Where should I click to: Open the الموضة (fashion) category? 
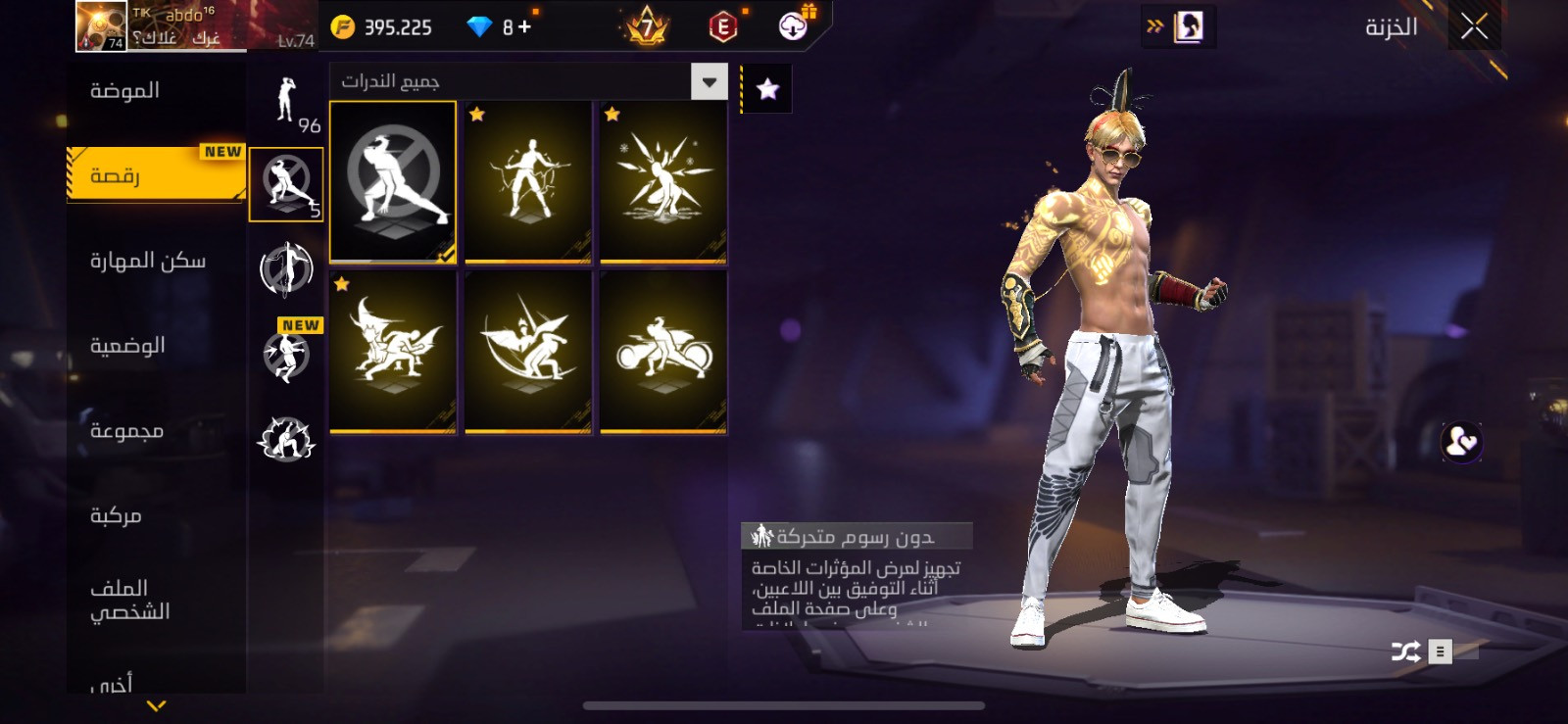(125, 91)
